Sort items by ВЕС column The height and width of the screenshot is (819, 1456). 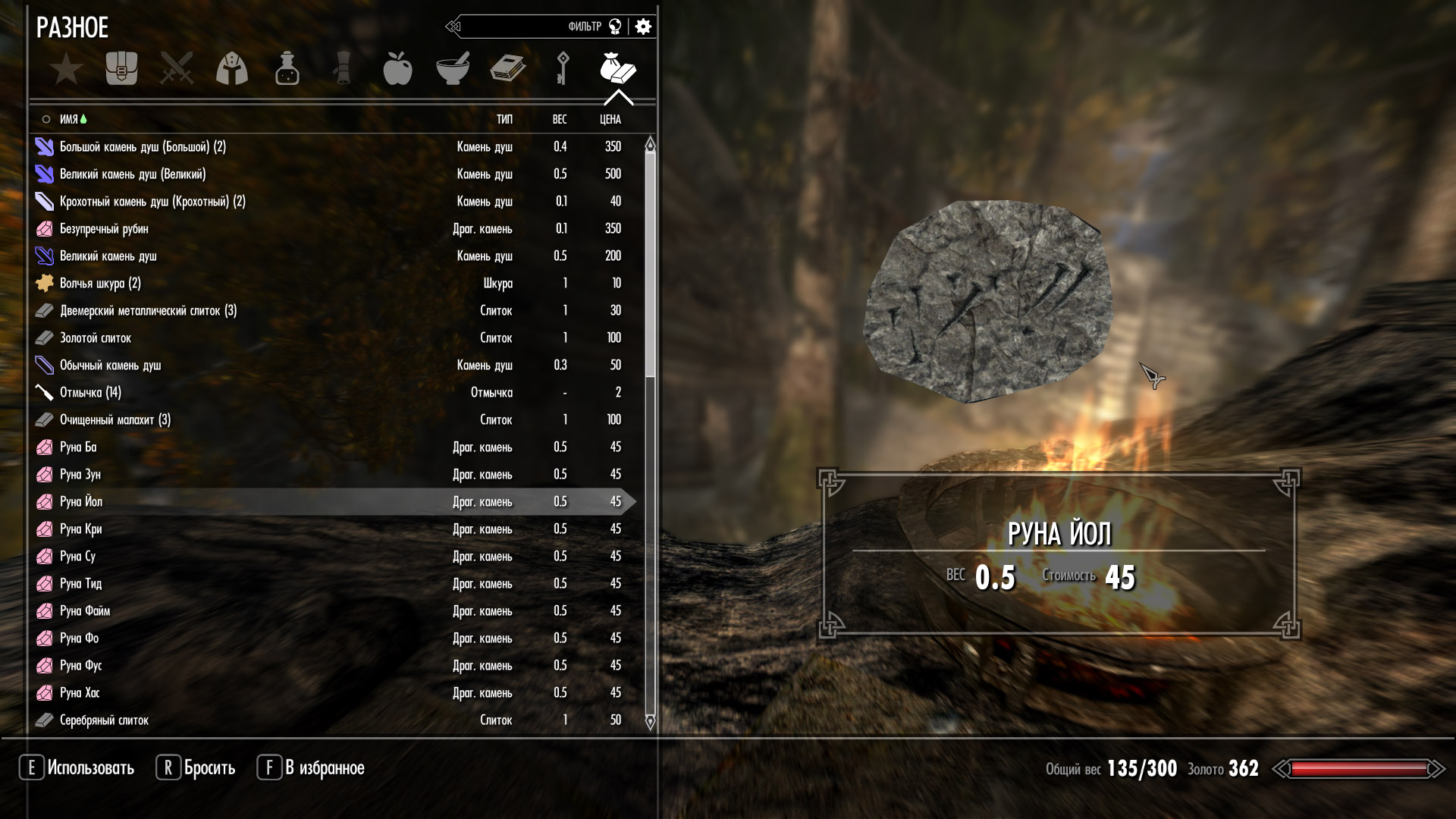click(x=560, y=120)
